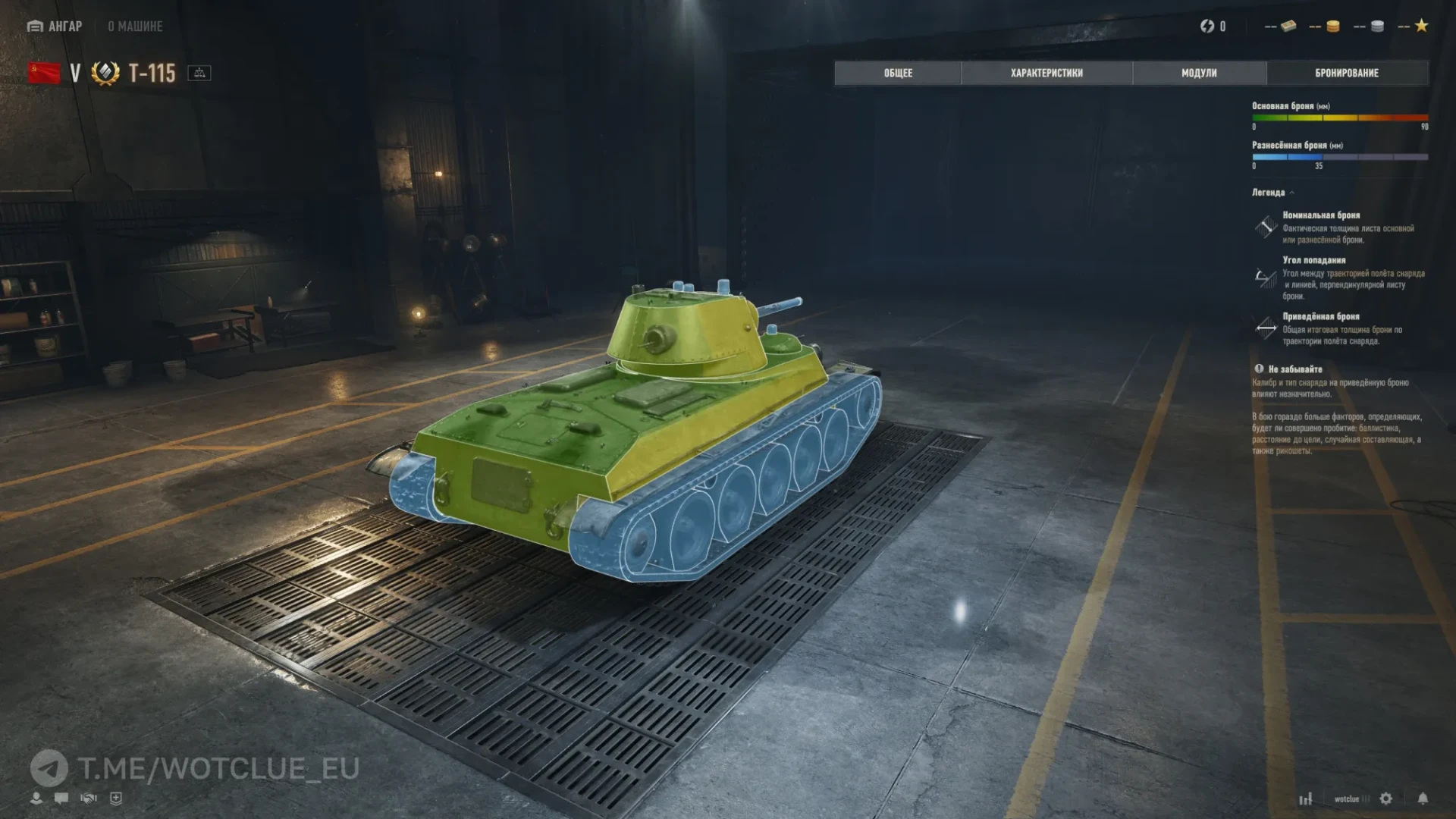
Task: Select the ОБЩЕЕ tab
Action: click(897, 73)
